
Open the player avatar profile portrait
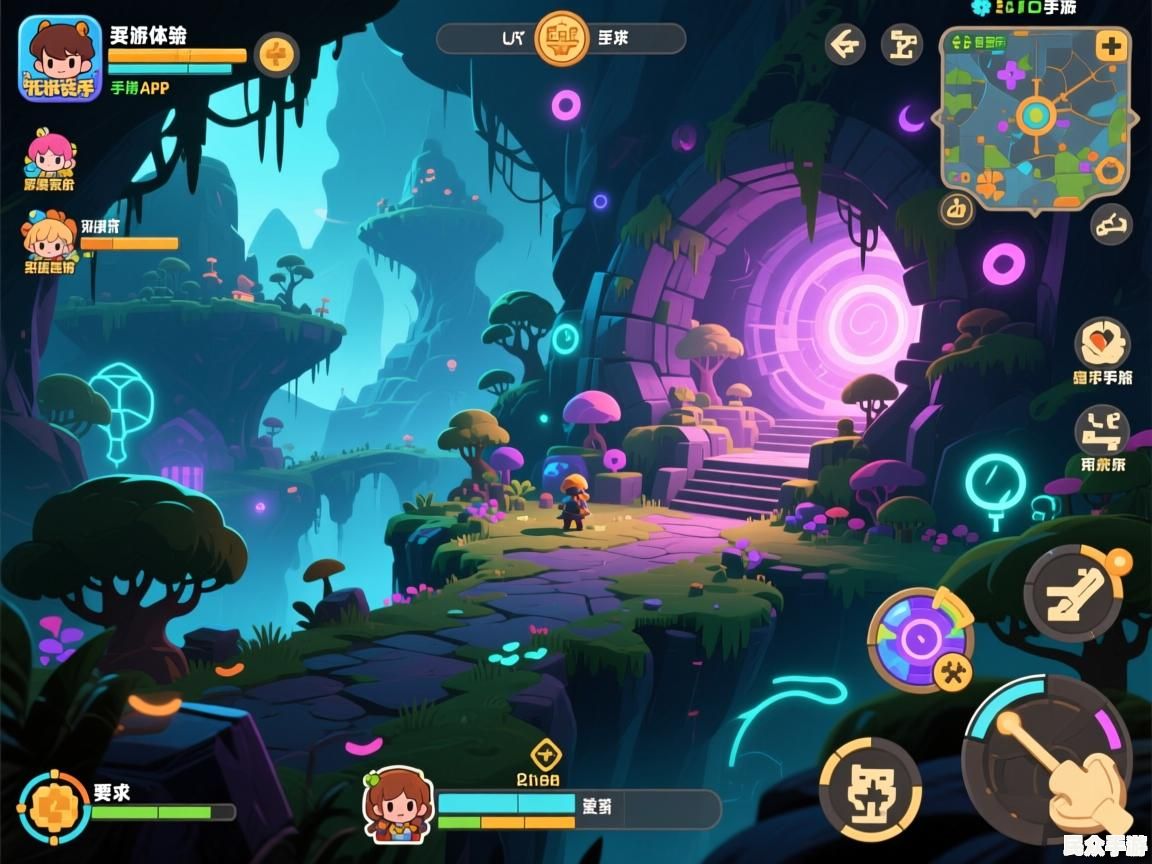point(60,58)
